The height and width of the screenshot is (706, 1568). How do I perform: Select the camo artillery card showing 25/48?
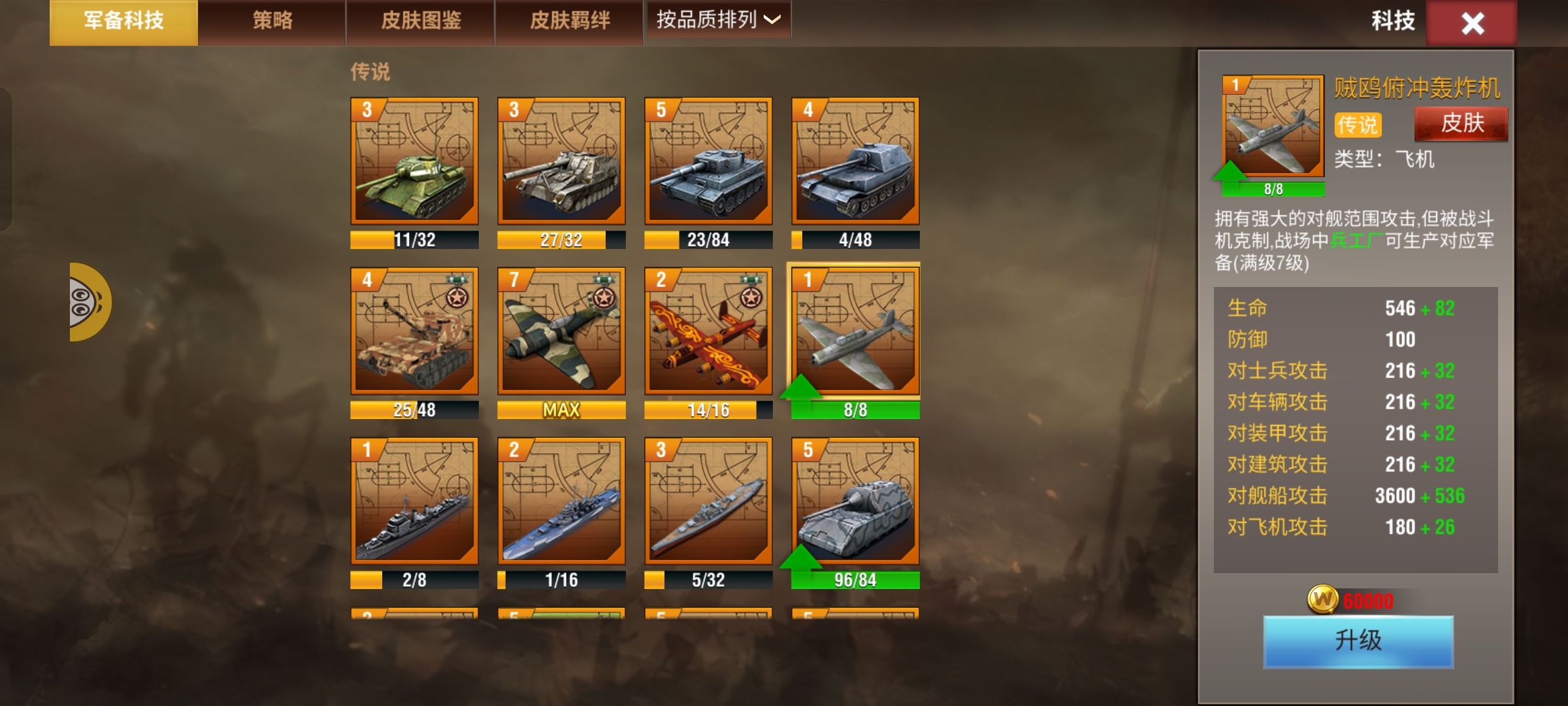click(x=414, y=331)
